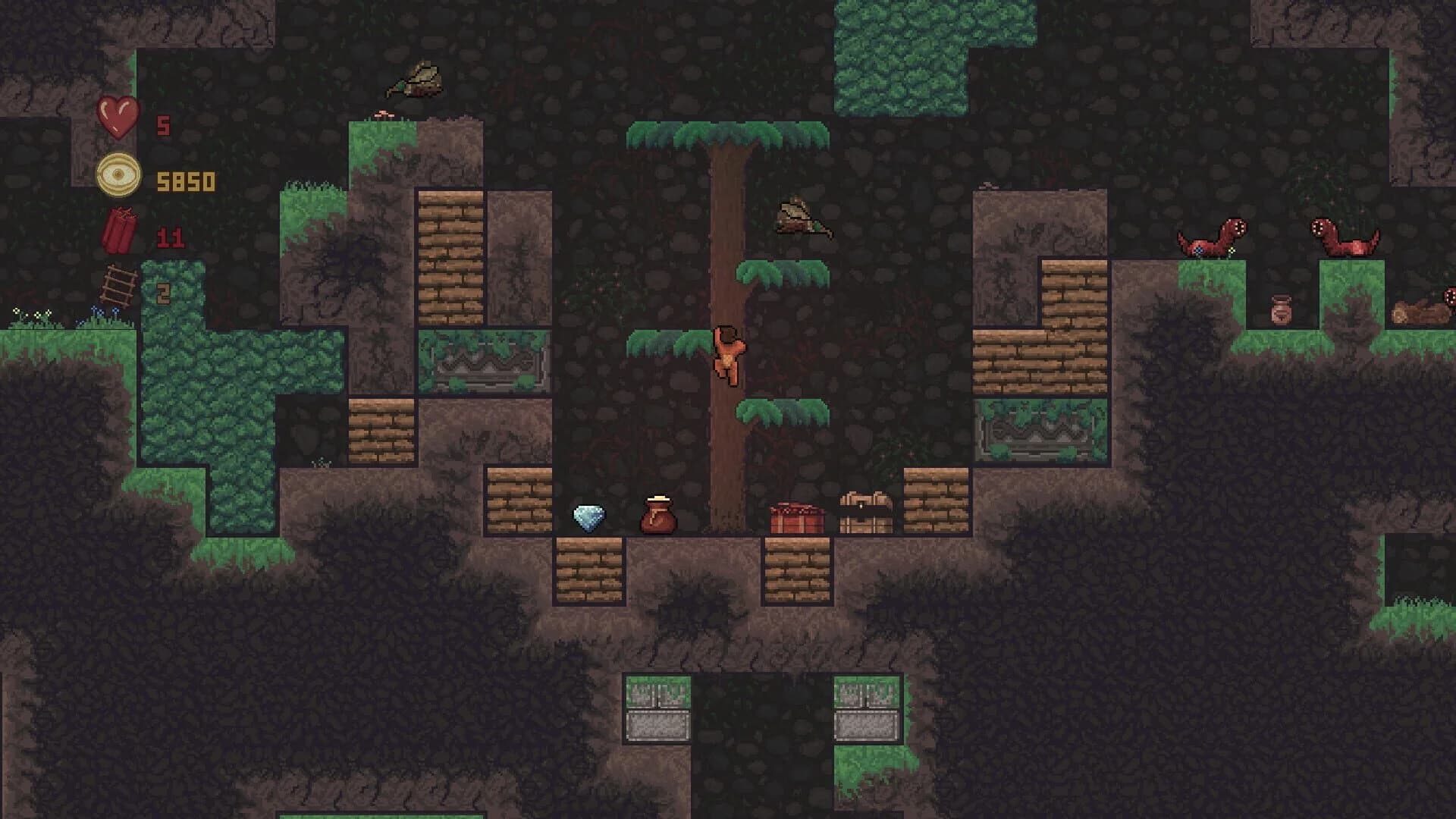Click the red idol on the ledge
The height and width of the screenshot is (819, 1456).
pos(795,518)
